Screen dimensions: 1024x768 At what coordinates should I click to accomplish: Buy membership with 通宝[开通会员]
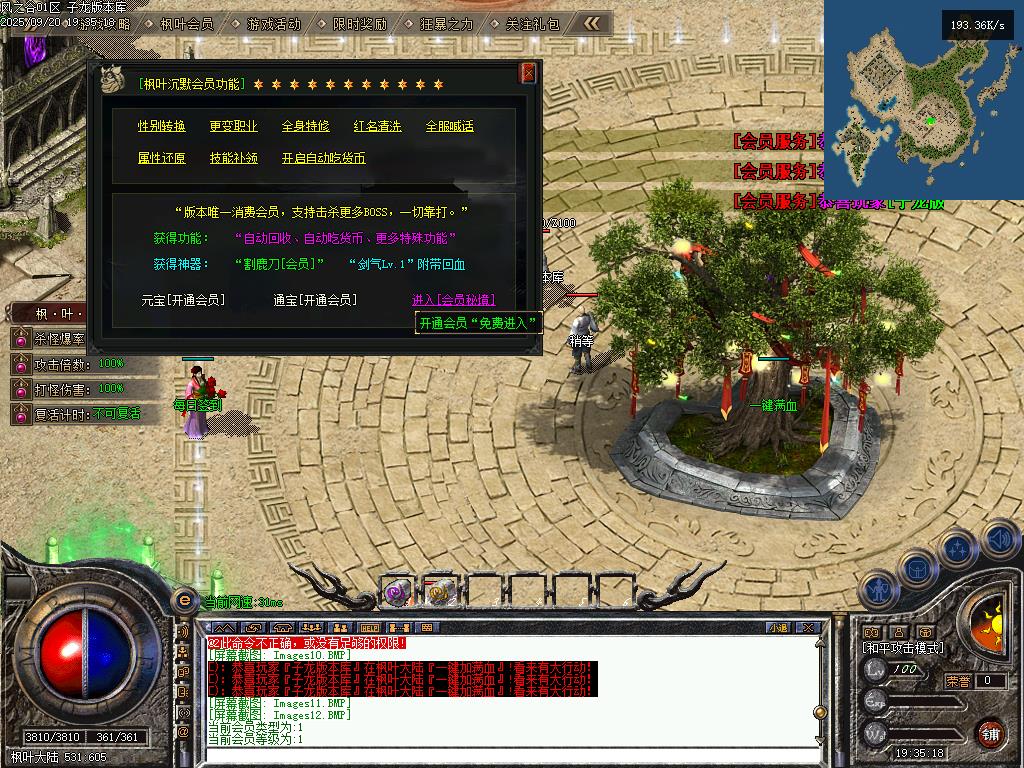point(314,300)
